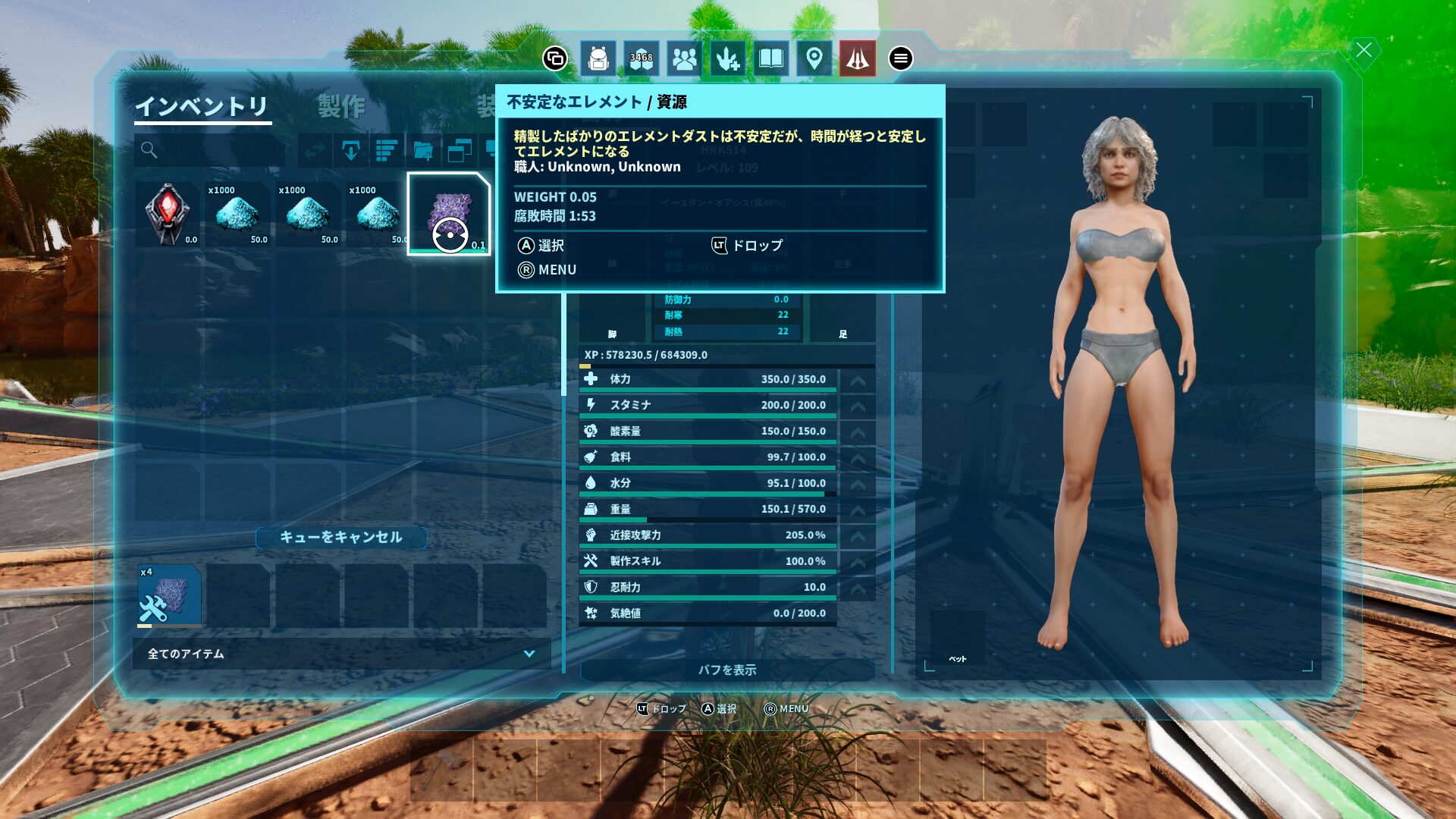Click the inventory search field
This screenshot has width=1456, height=819.
210,150
